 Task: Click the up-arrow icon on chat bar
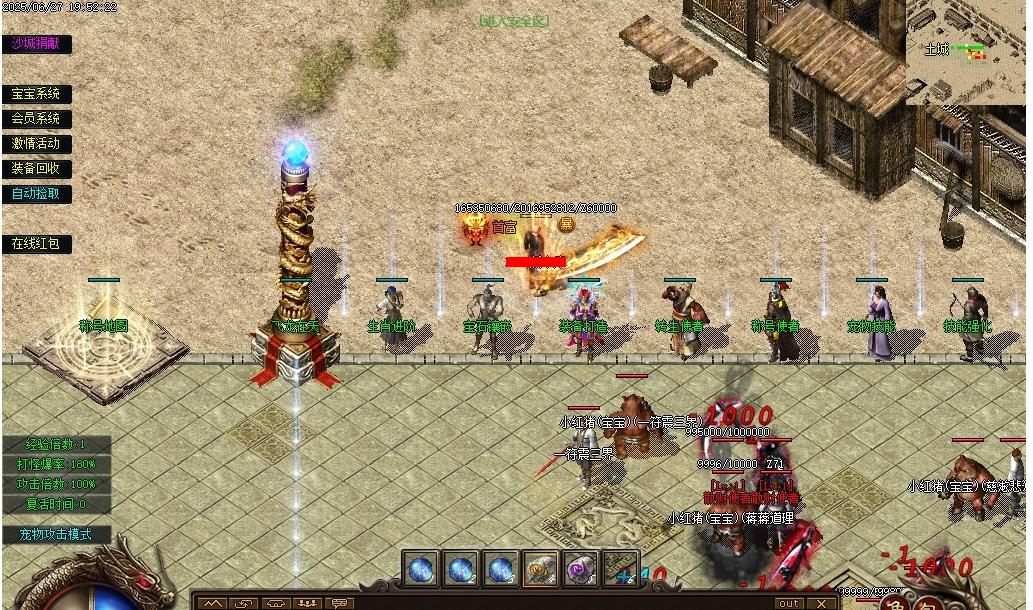click(x=211, y=603)
